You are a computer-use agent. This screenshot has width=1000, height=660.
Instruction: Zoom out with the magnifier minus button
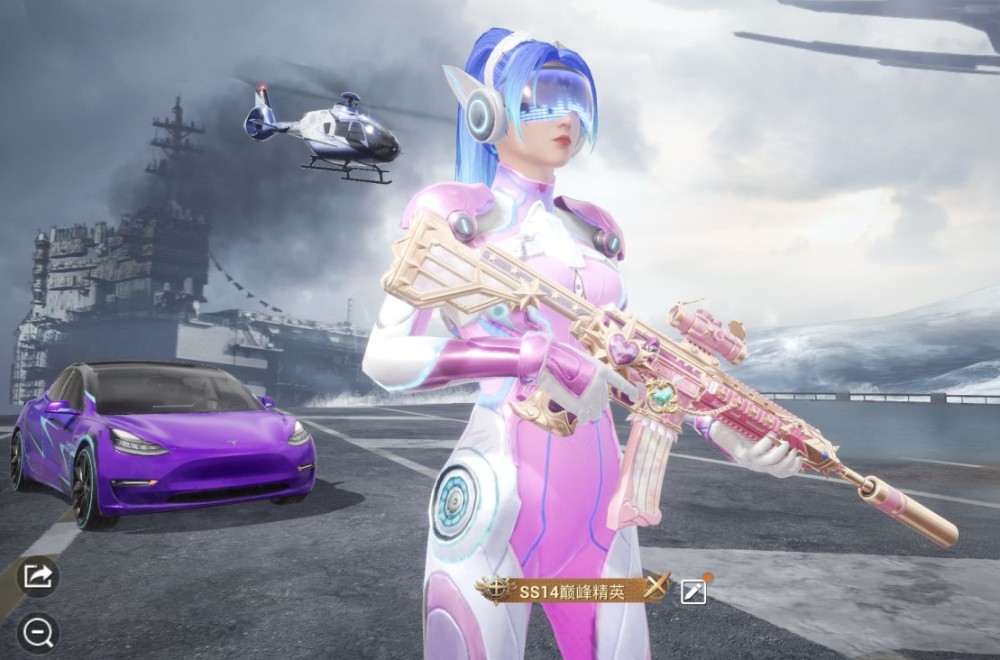[38, 632]
